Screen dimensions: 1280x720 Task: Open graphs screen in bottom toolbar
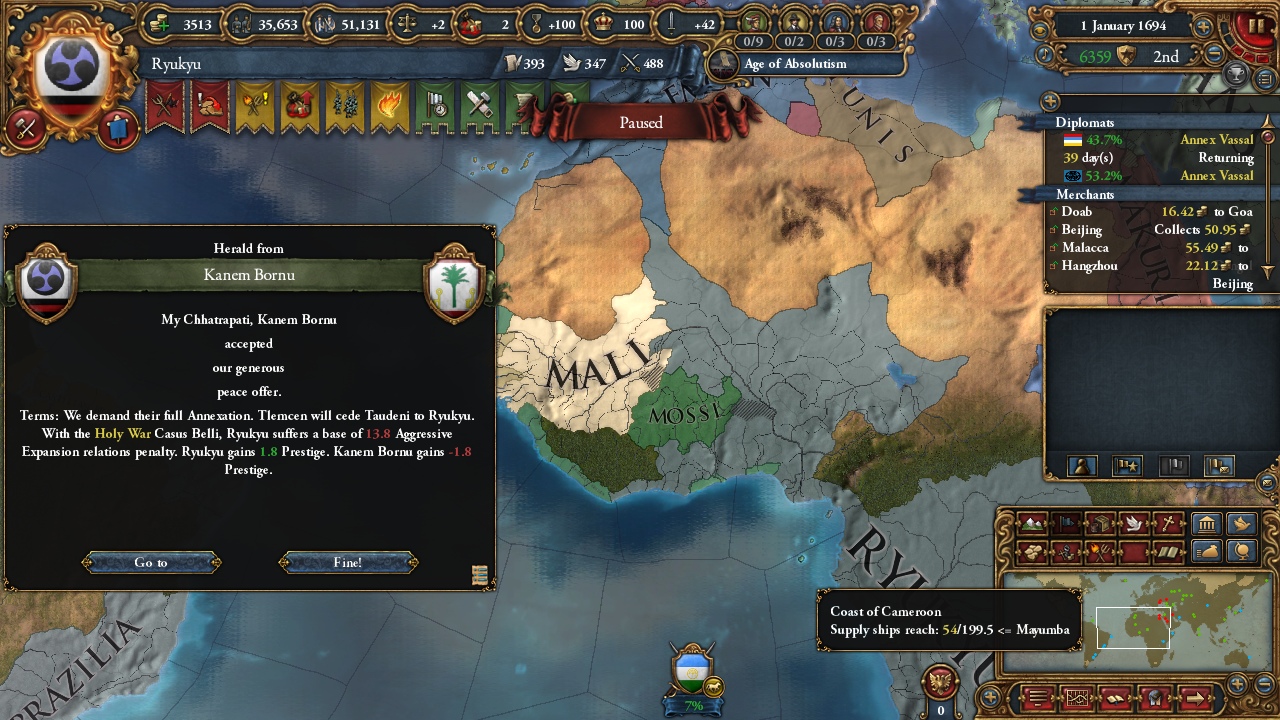pos(1076,698)
